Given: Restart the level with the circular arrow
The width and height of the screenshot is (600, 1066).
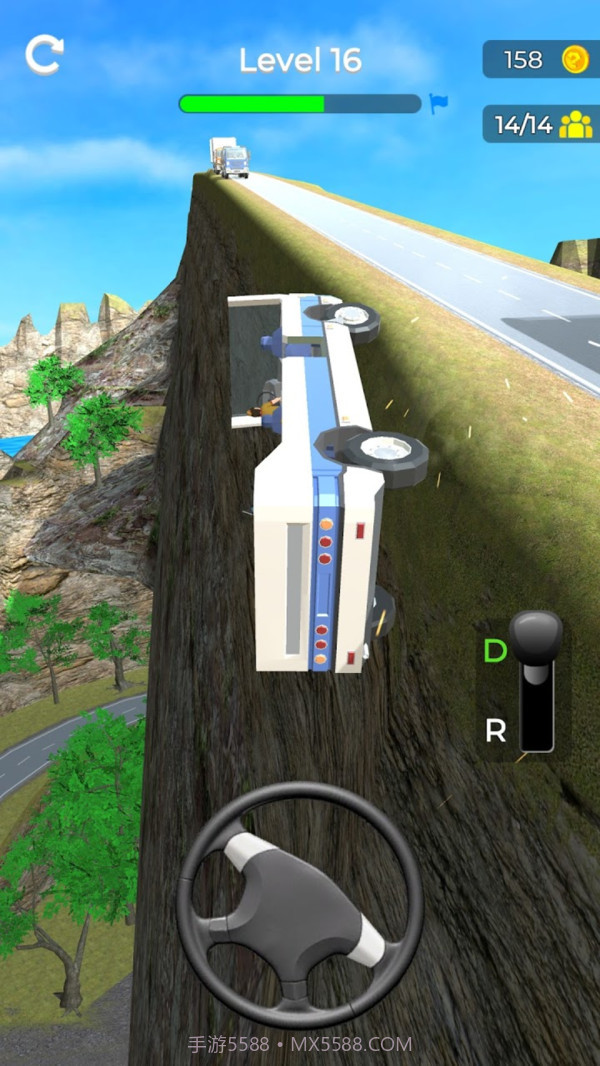Looking at the screenshot, I should pyautogui.click(x=44, y=55).
